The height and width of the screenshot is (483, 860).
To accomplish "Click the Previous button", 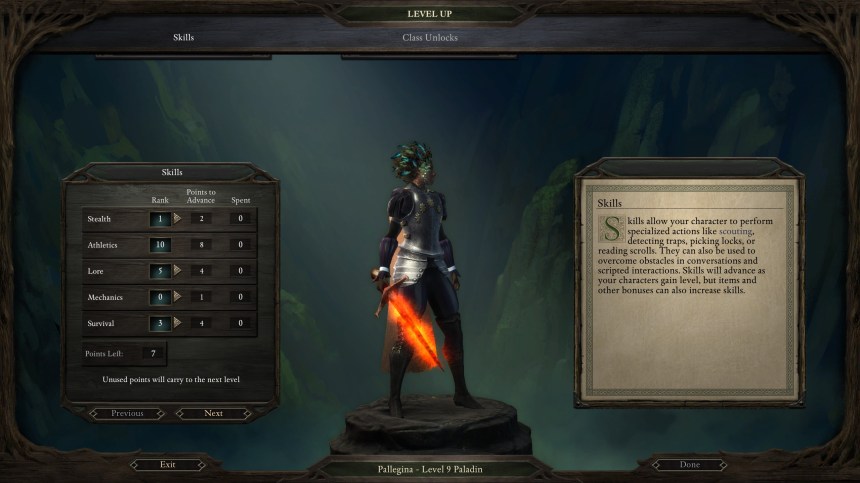I will tap(127, 413).
